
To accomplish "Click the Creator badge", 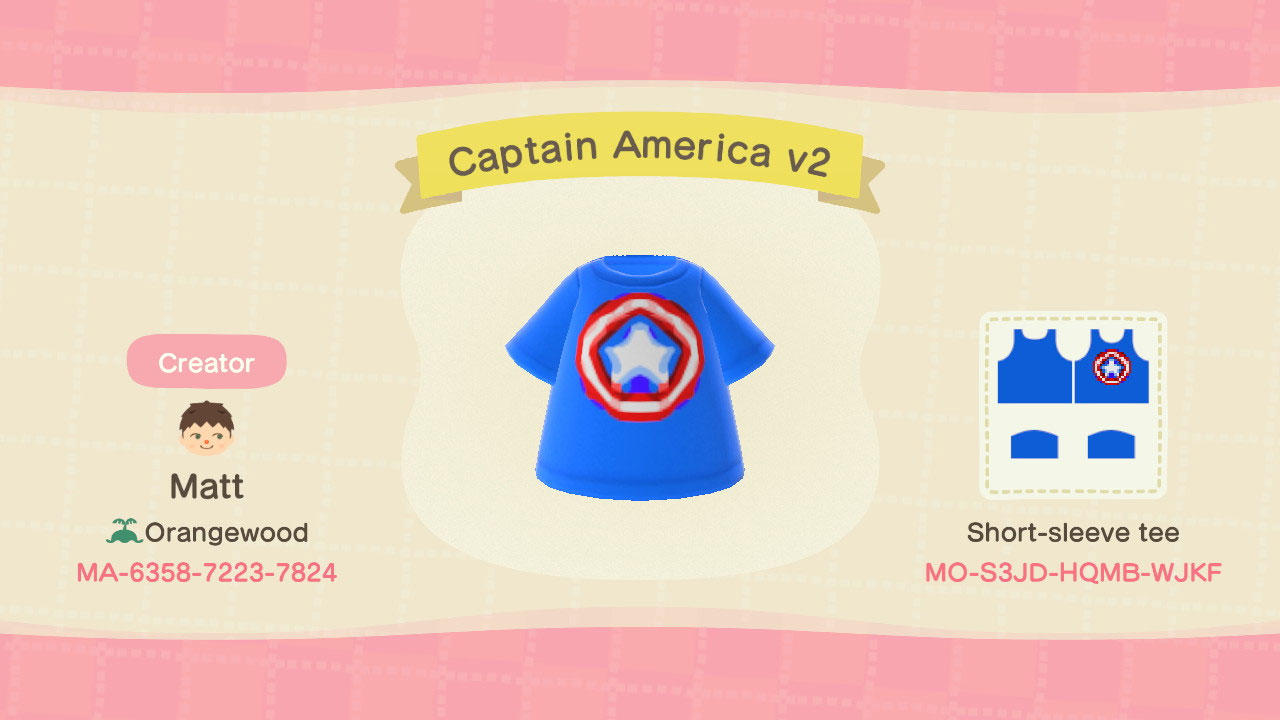I will 206,362.
